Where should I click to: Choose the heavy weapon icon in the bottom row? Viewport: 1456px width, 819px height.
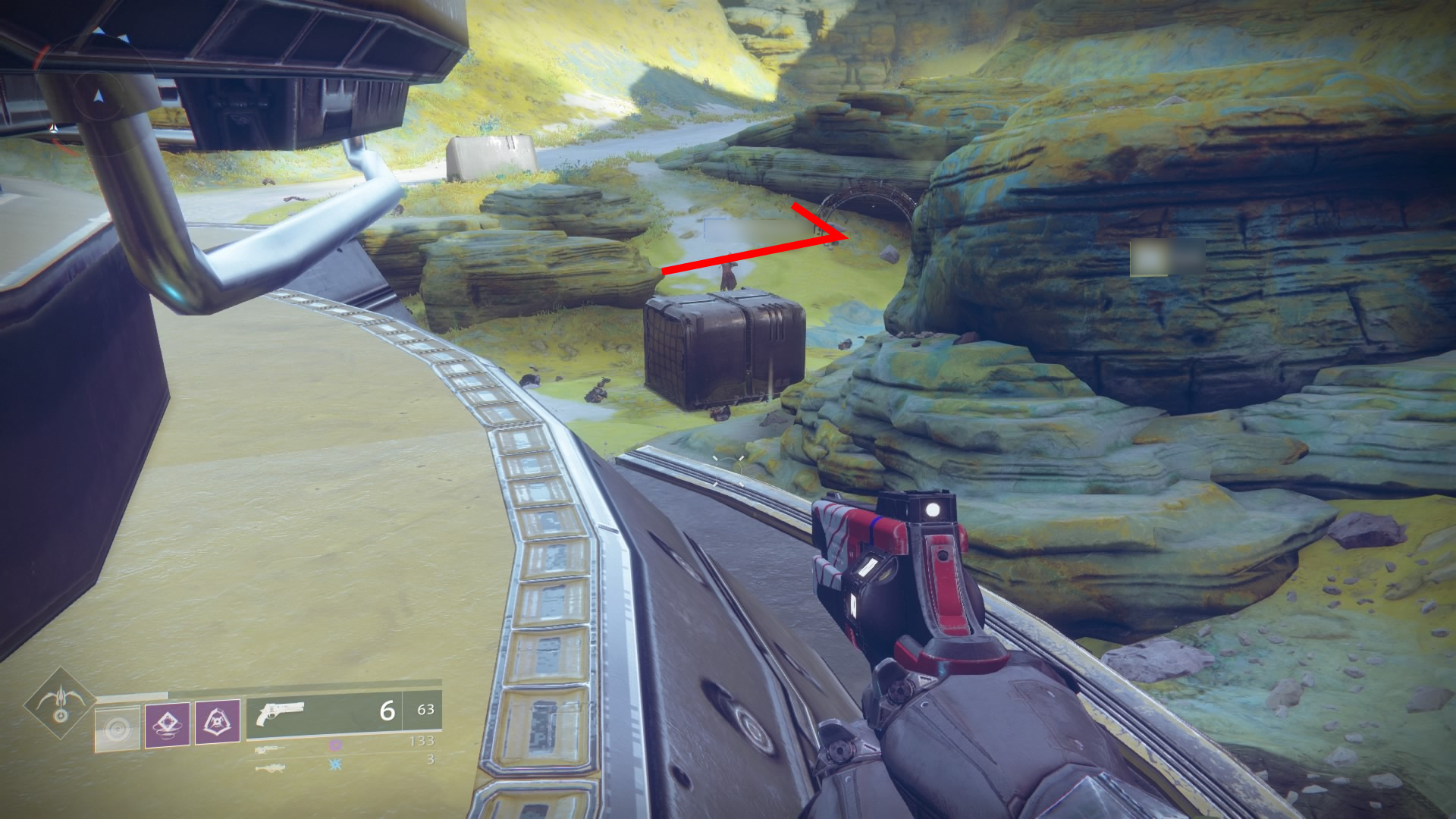pyautogui.click(x=271, y=768)
